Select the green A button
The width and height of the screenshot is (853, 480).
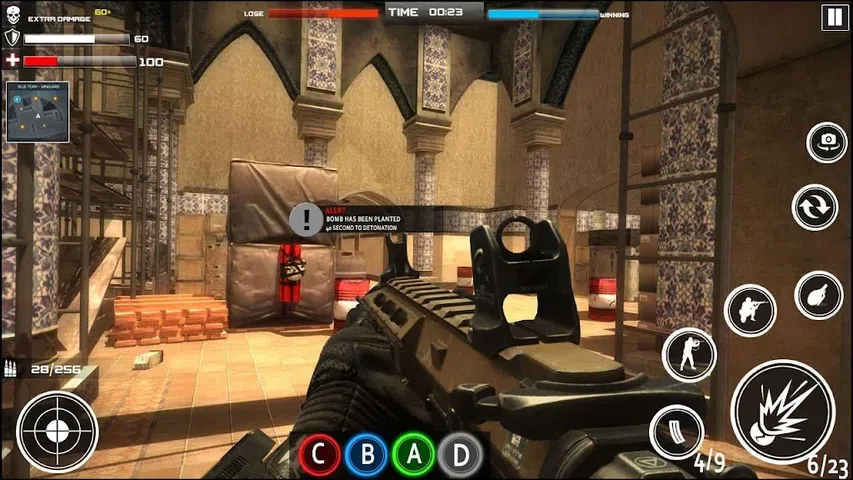pos(414,455)
